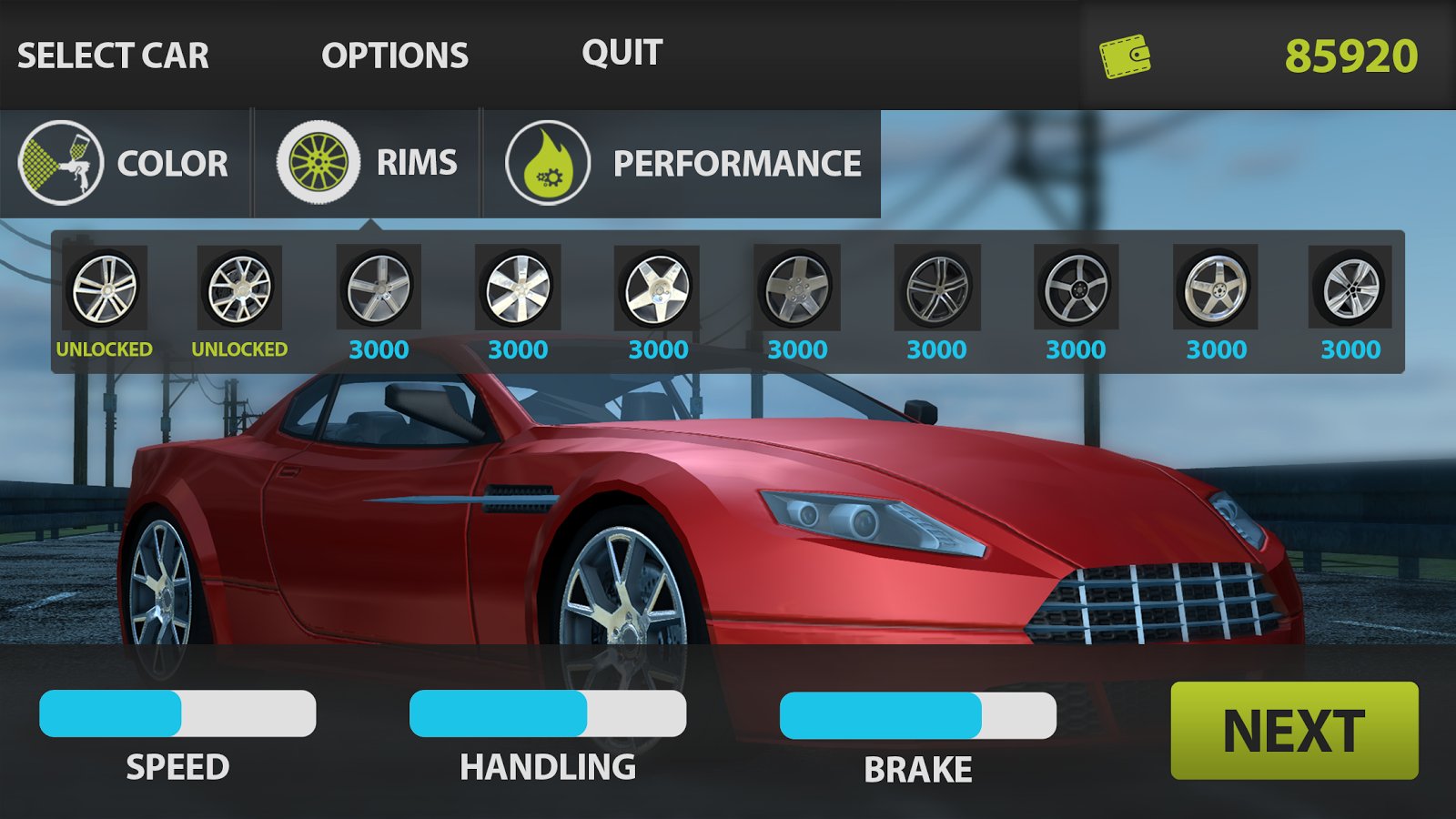Select the unlocked twin-spoke rim
This screenshot has height=819, width=1456.
click(105, 289)
